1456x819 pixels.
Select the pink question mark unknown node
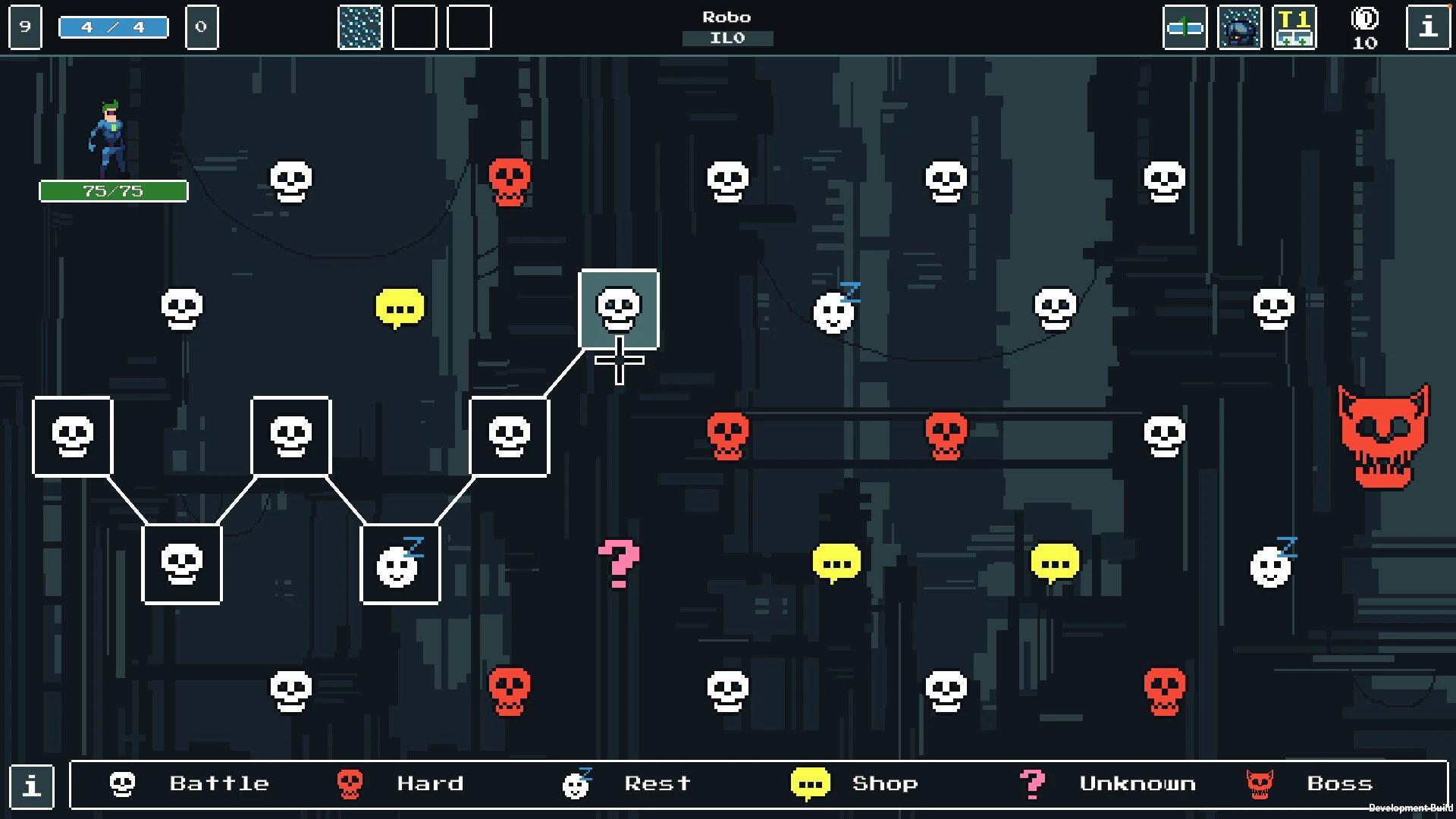[x=618, y=563]
